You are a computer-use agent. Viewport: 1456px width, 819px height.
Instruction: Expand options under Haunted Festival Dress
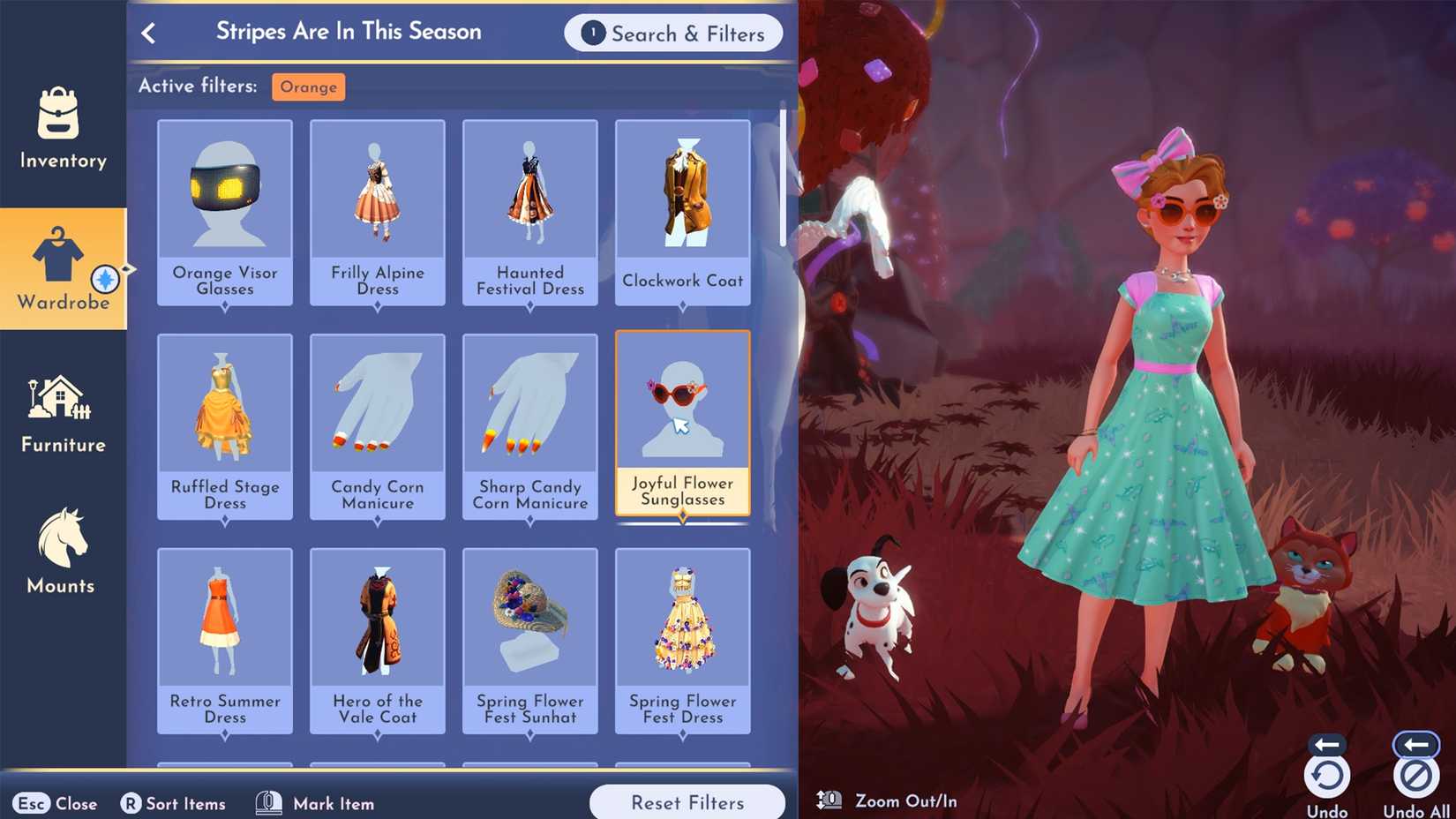click(530, 305)
